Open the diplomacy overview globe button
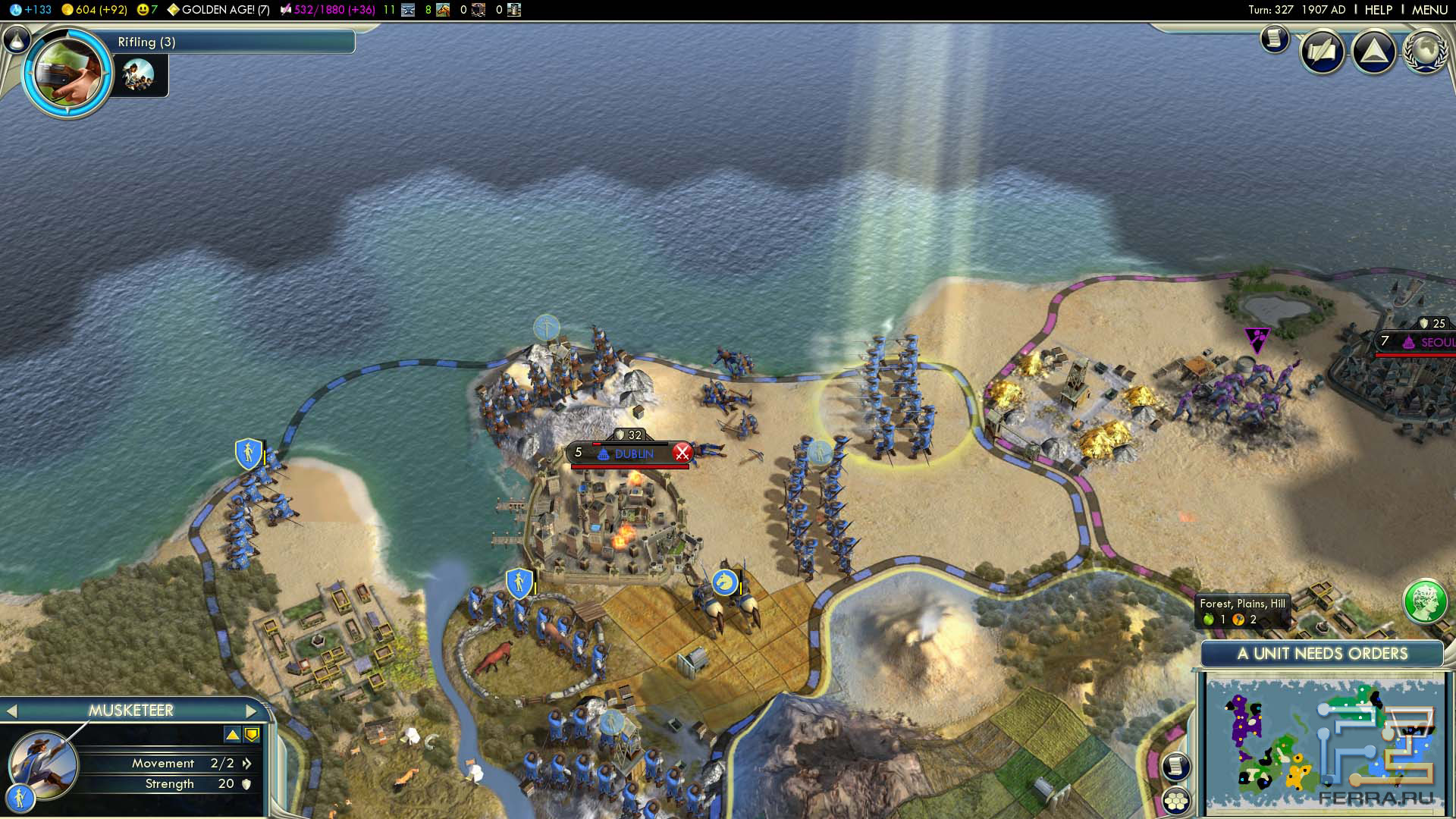Image resolution: width=1456 pixels, height=819 pixels. pos(1425,52)
